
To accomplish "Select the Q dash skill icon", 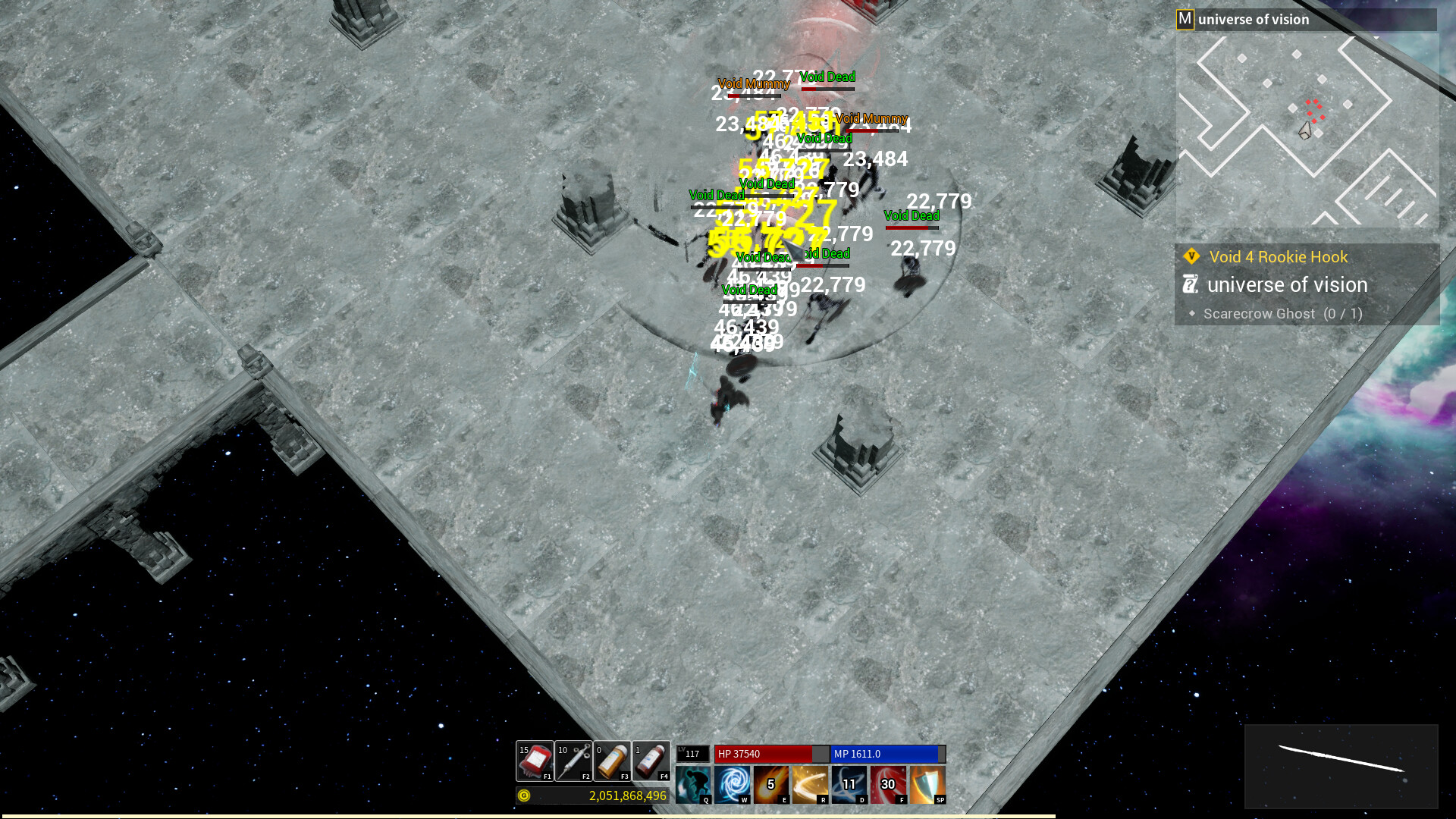I will [x=695, y=784].
